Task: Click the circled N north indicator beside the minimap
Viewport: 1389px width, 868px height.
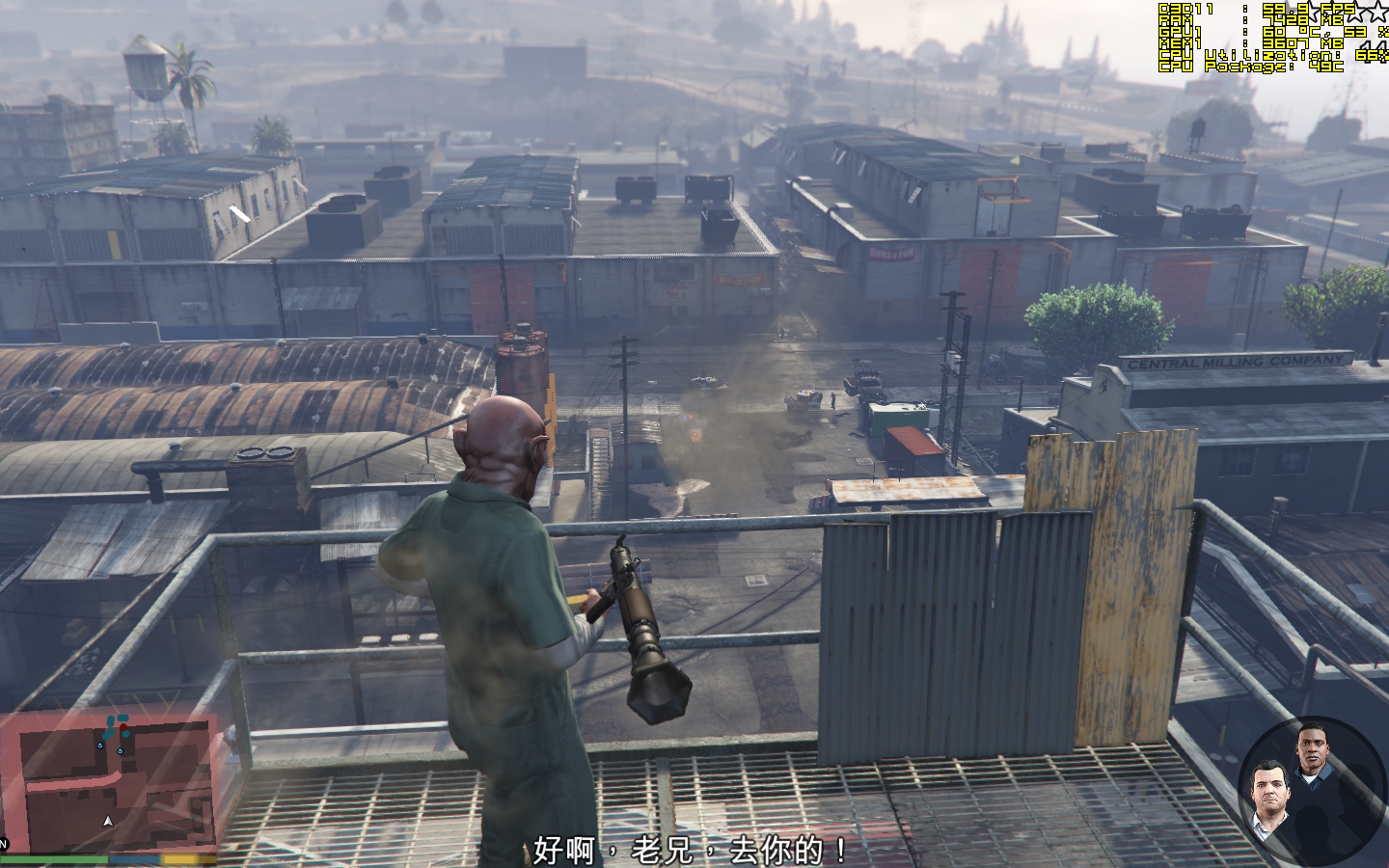Action: click(x=4, y=843)
